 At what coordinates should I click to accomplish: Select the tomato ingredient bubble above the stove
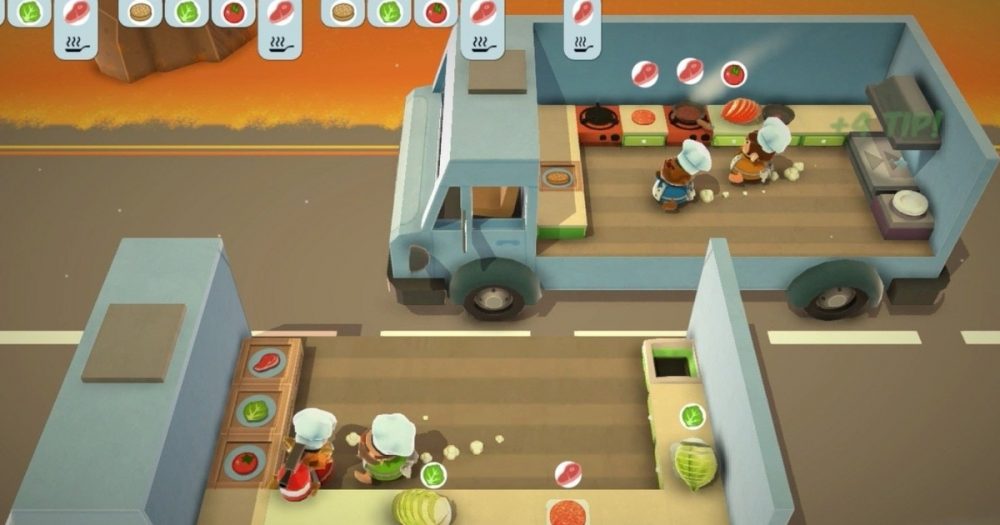pyautogui.click(x=733, y=73)
